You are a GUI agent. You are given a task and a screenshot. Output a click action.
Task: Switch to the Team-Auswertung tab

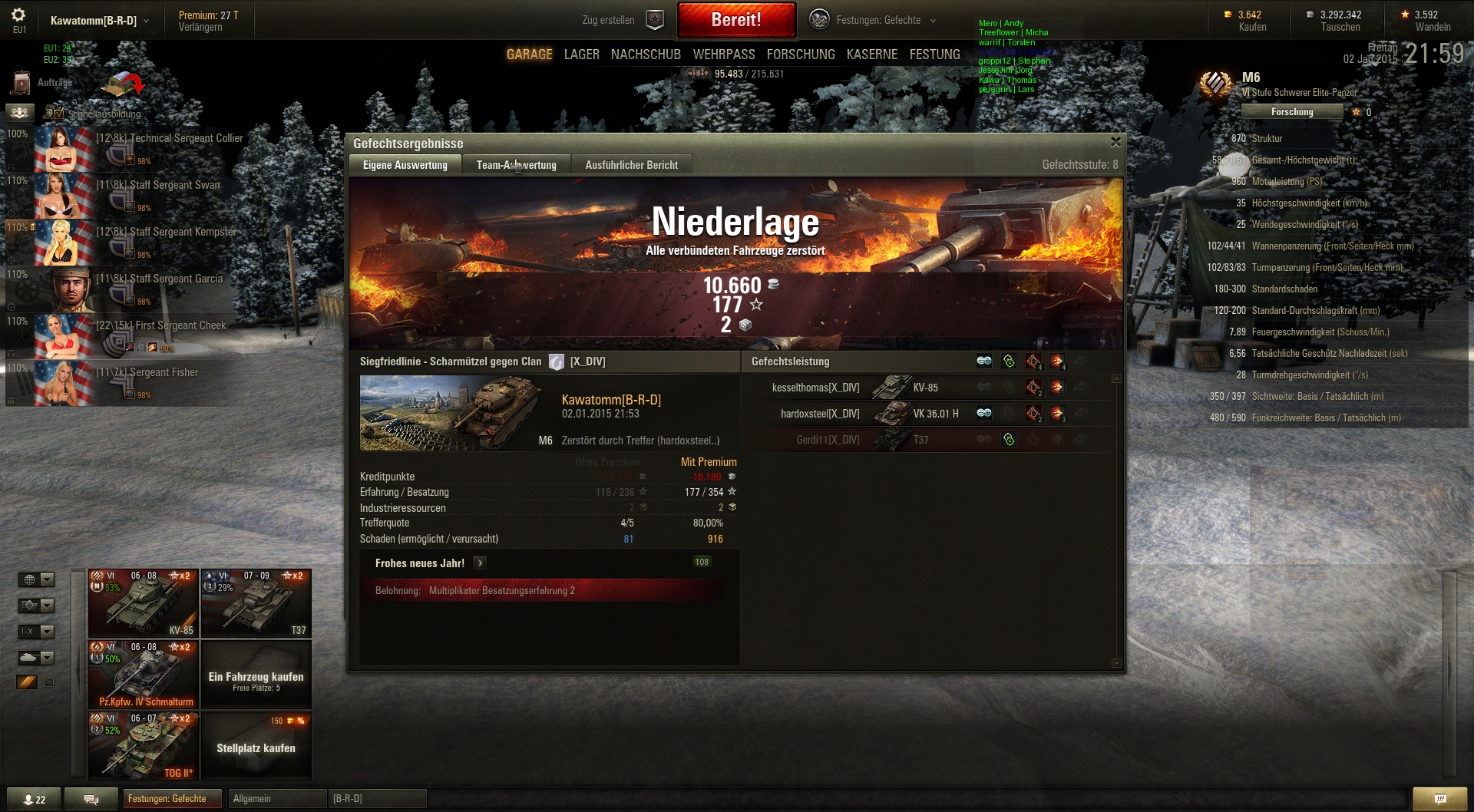click(516, 165)
